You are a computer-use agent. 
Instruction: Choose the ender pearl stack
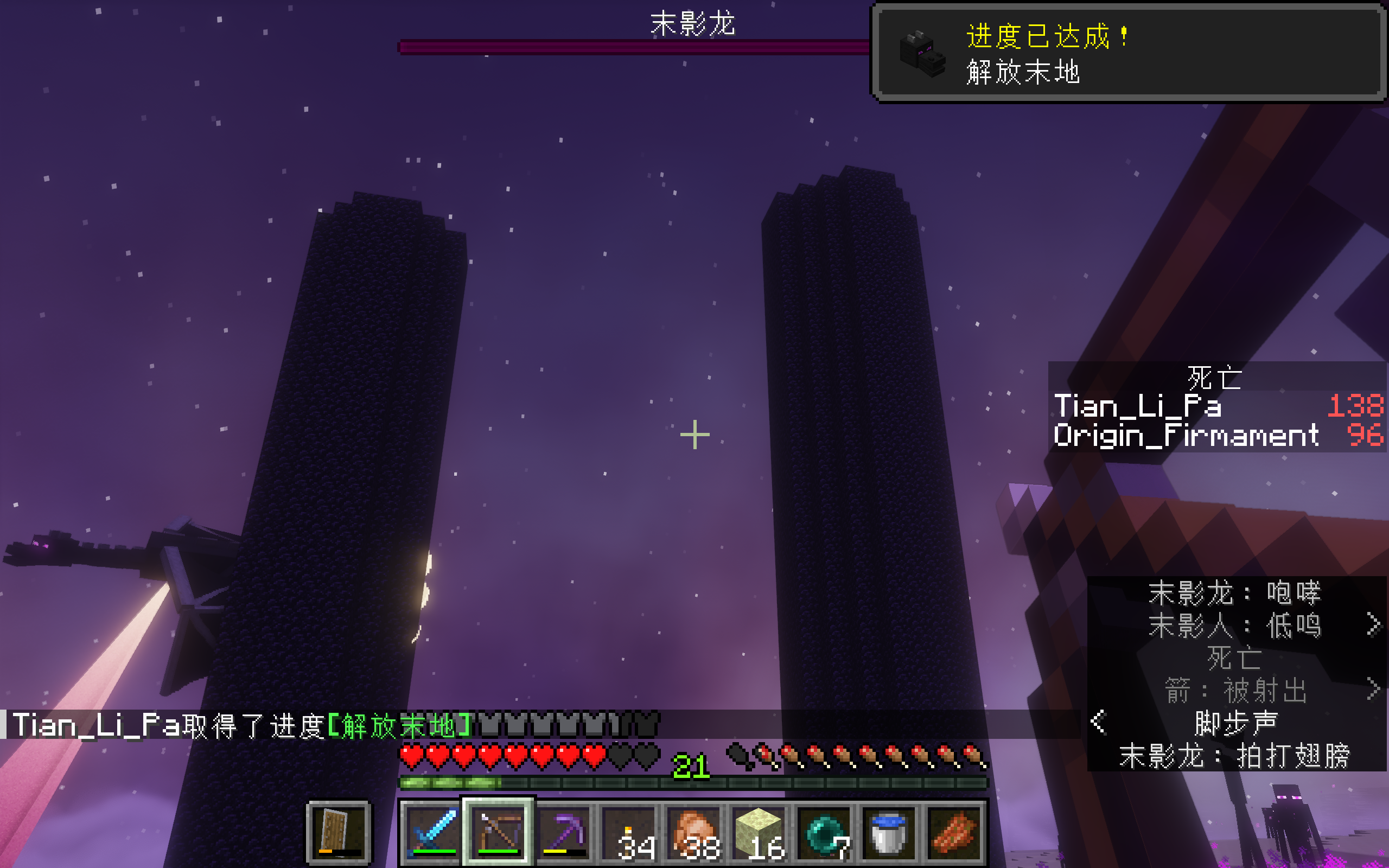click(x=825, y=831)
